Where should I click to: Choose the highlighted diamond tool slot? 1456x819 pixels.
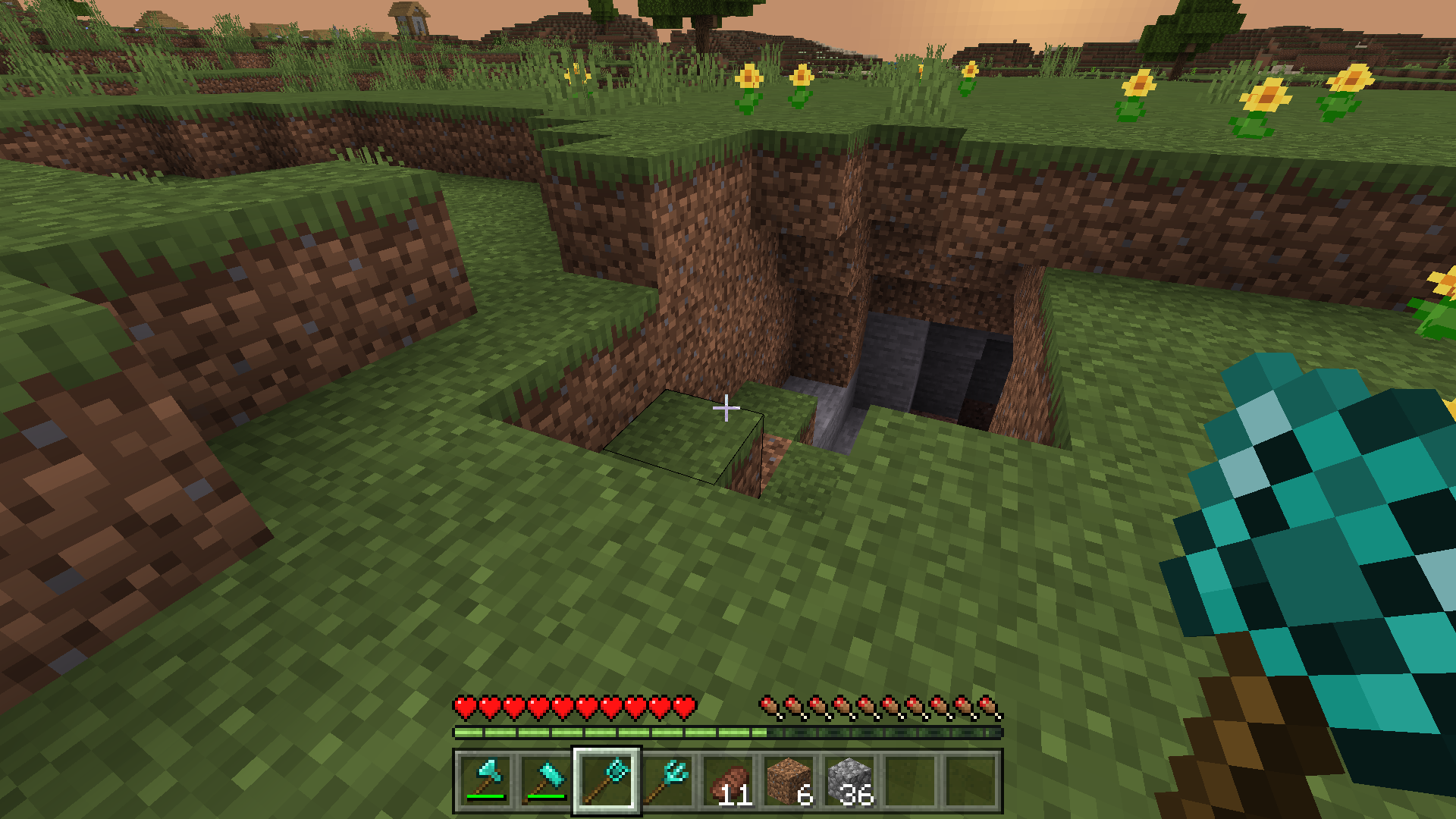(x=607, y=781)
